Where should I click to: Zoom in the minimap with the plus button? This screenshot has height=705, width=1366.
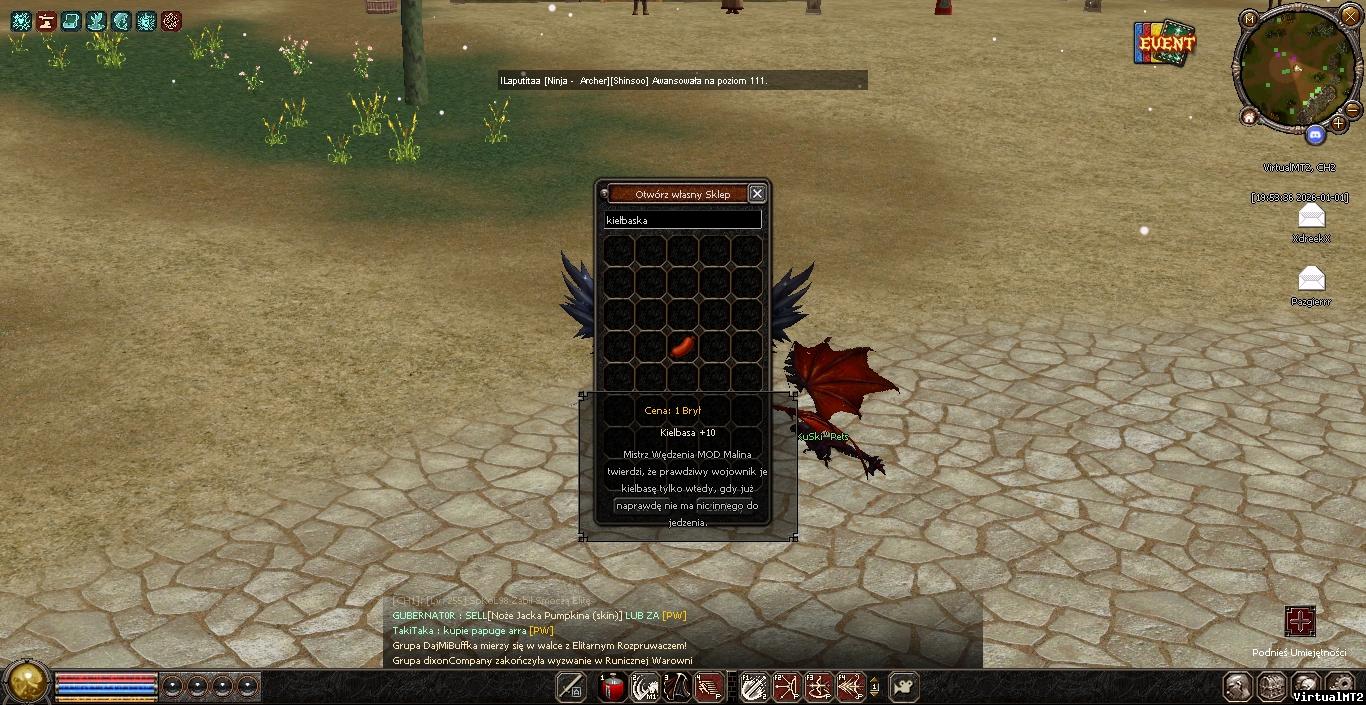coord(1339,123)
